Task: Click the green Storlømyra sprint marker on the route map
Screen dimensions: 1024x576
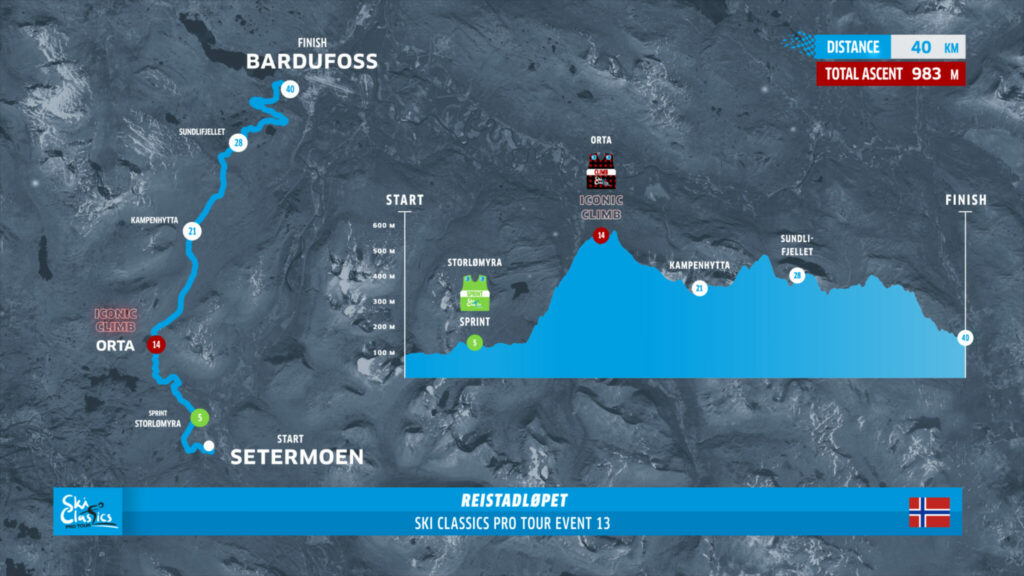Action: pyautogui.click(x=201, y=417)
